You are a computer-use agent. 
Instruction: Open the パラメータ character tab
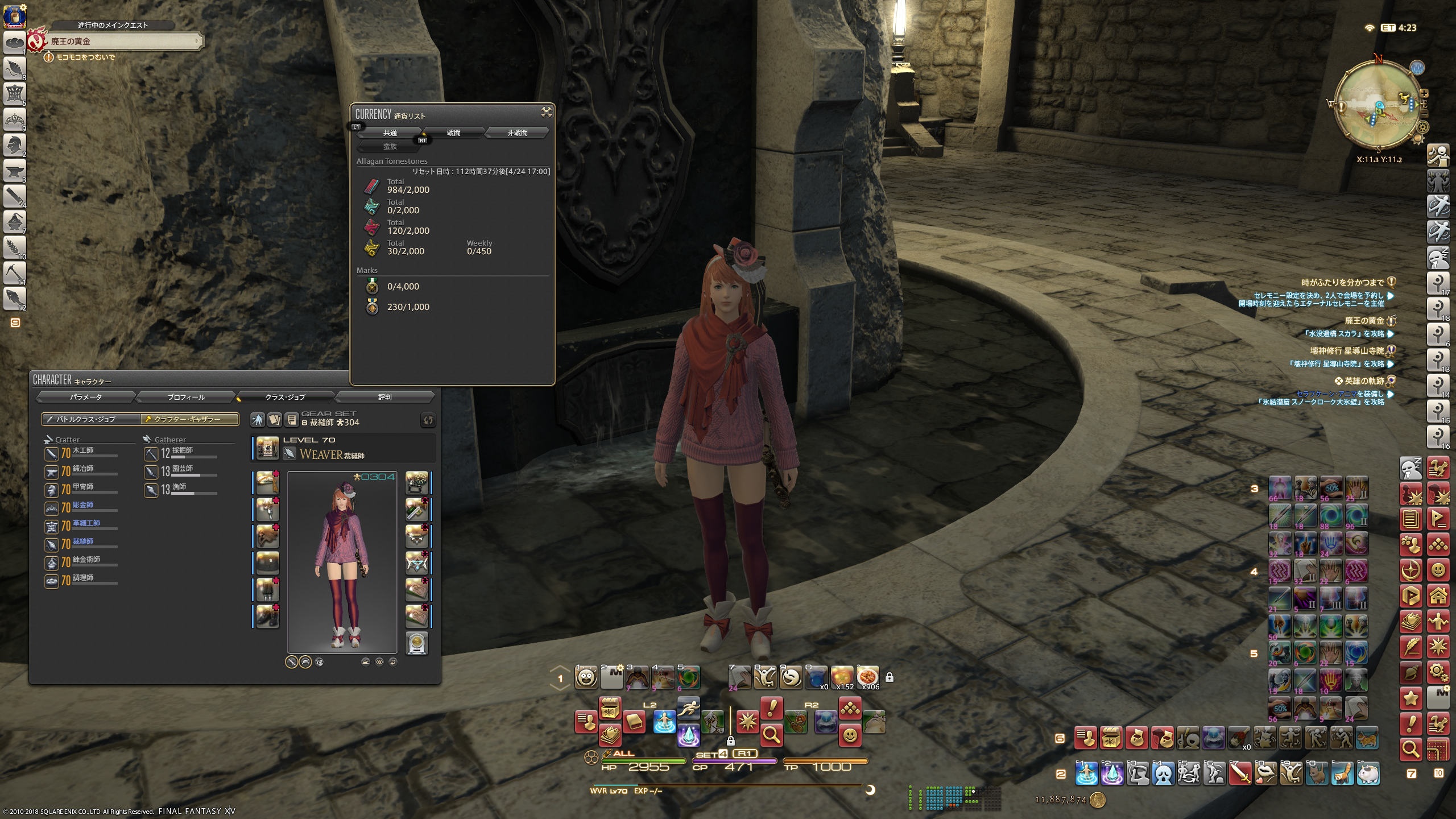[86, 397]
